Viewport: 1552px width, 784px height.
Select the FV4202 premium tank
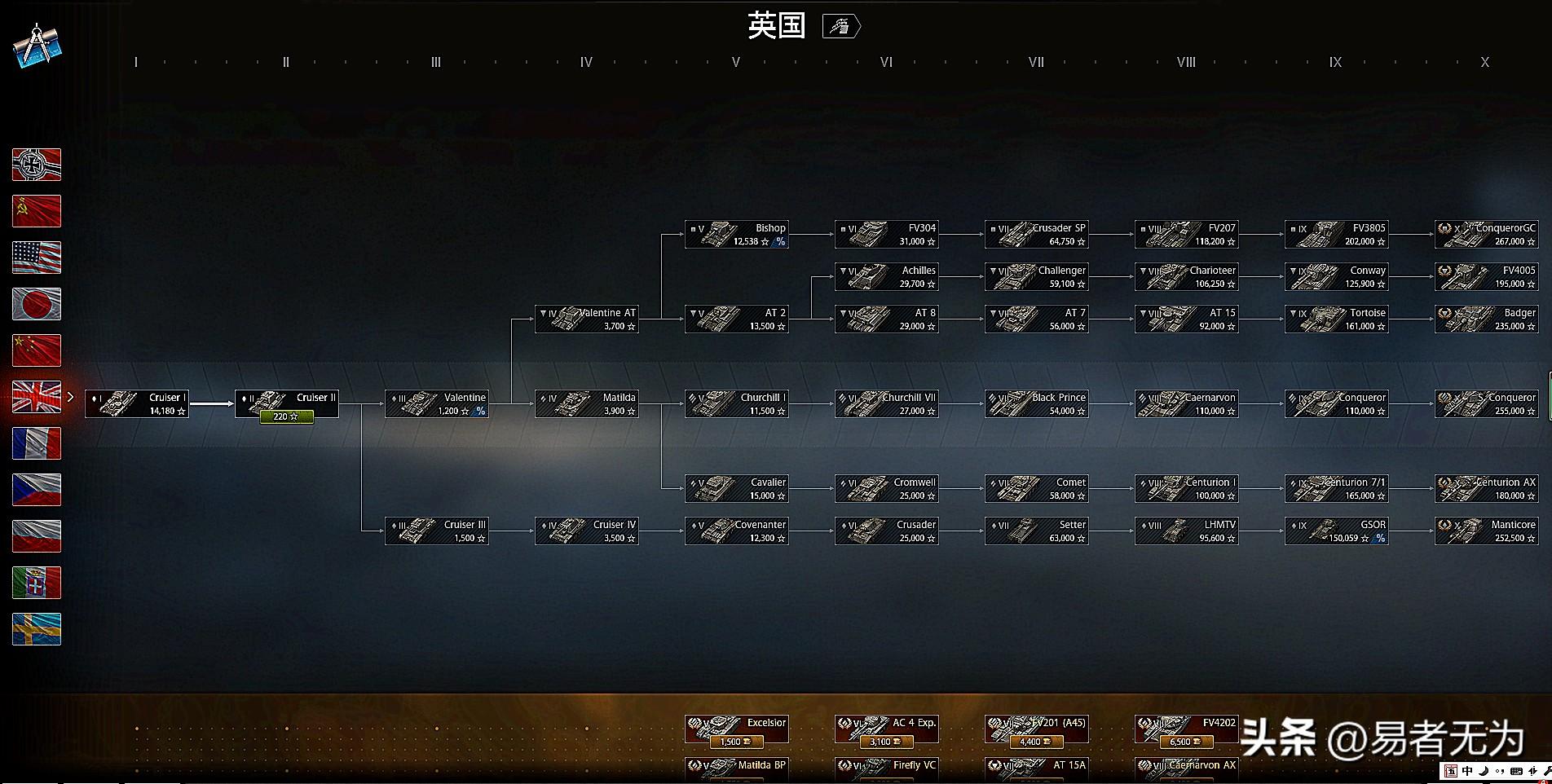point(1187,729)
